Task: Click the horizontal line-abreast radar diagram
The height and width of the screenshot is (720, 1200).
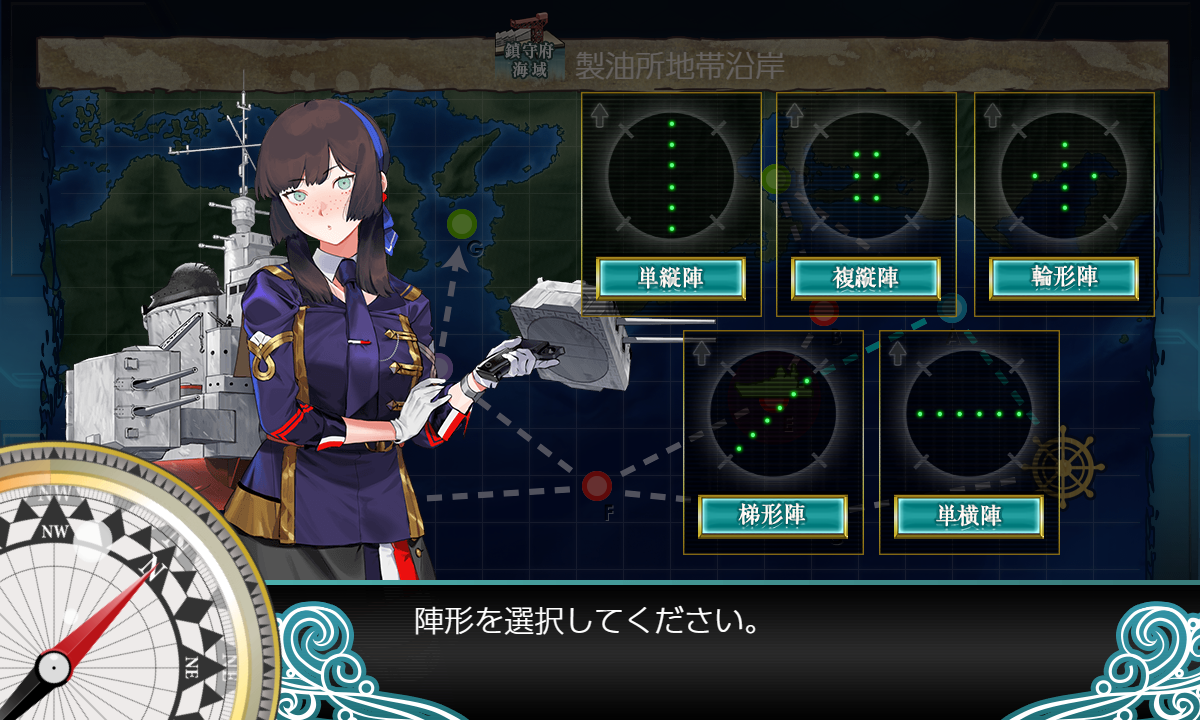Action: pyautogui.click(x=968, y=414)
